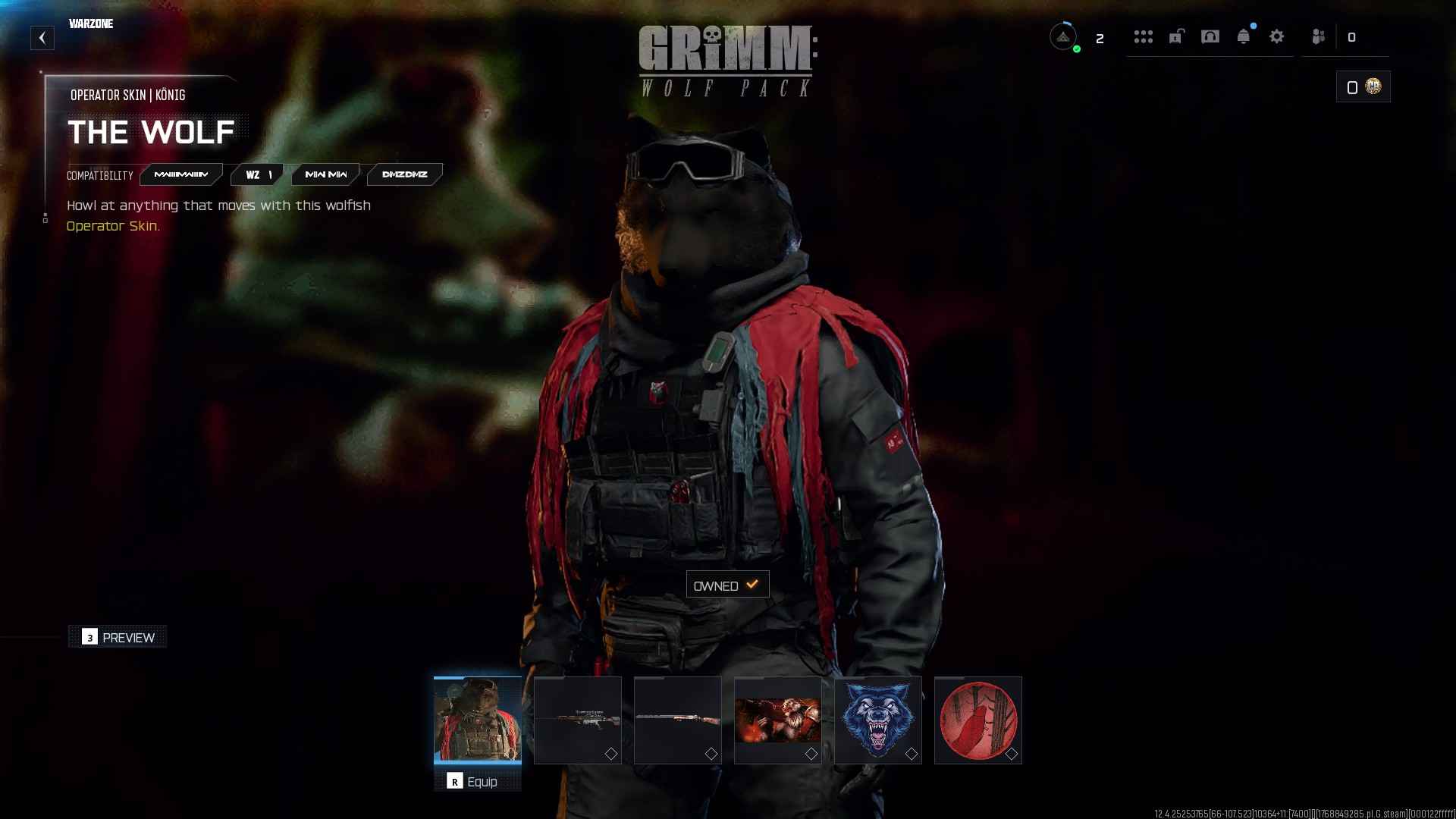Open the social grid menu
The image size is (1456, 819).
[1144, 36]
